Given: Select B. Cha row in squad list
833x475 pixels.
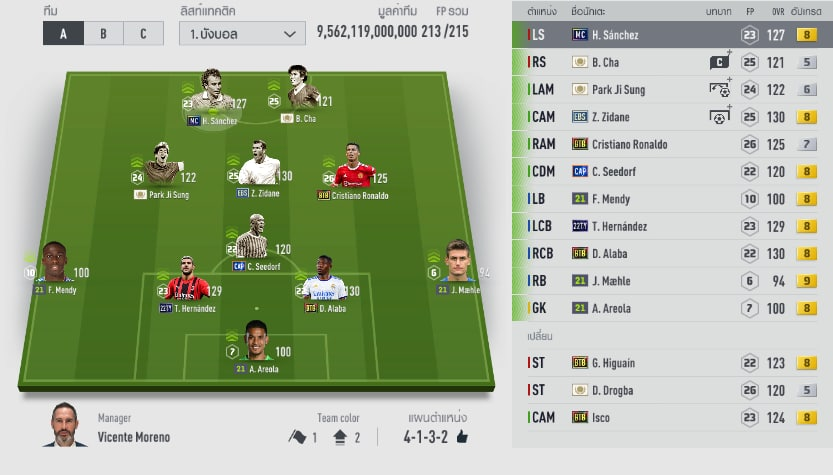Looking at the screenshot, I should click(672, 62).
